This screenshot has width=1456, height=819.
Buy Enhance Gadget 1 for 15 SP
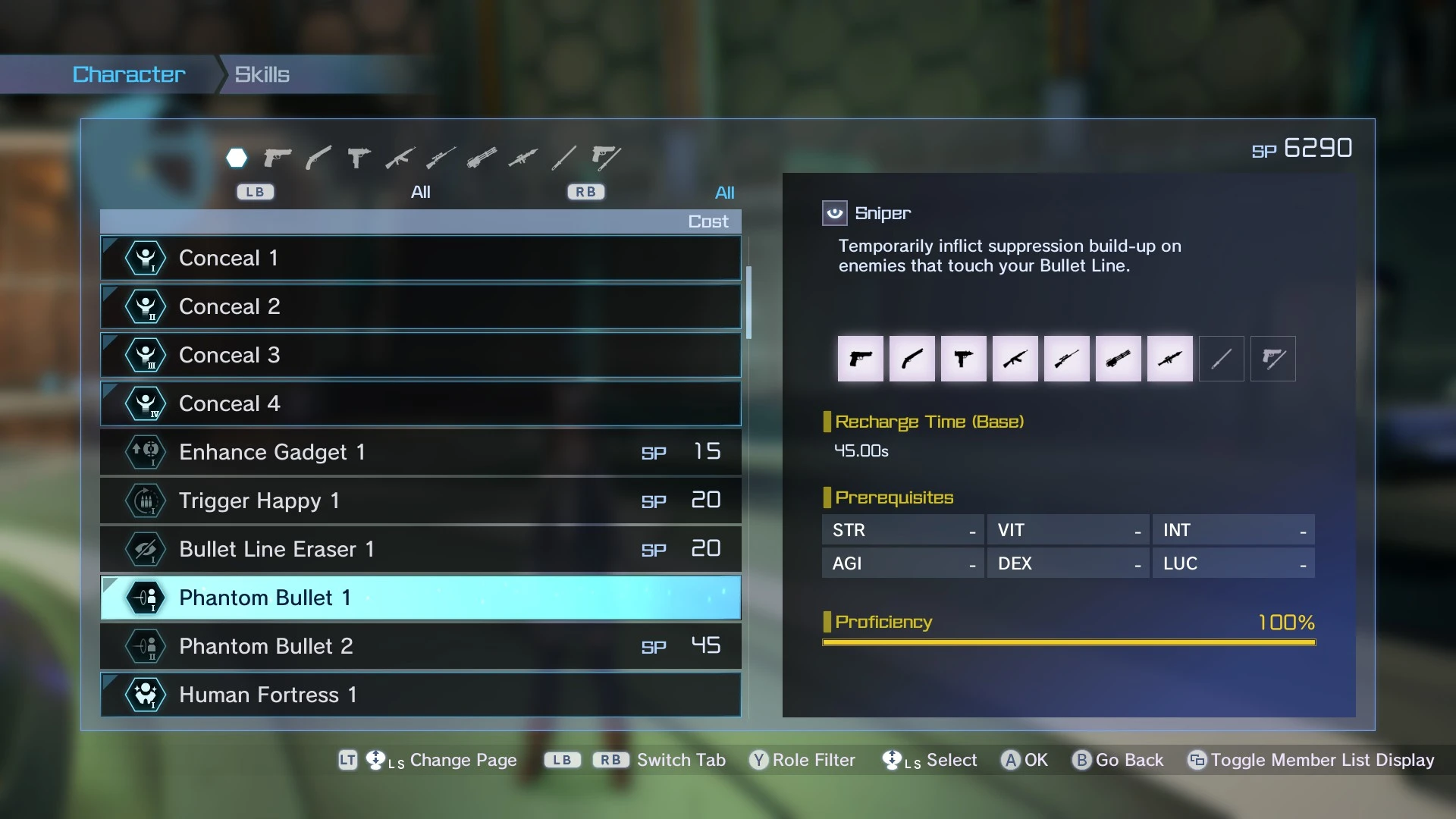point(420,452)
